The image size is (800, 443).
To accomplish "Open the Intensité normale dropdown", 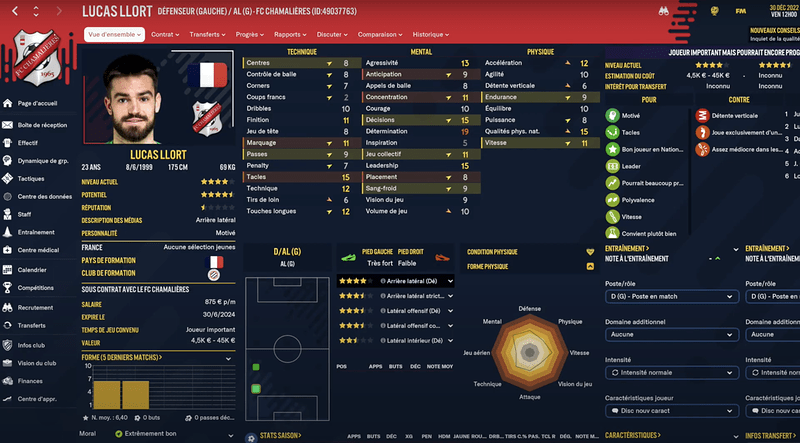I will 672,372.
